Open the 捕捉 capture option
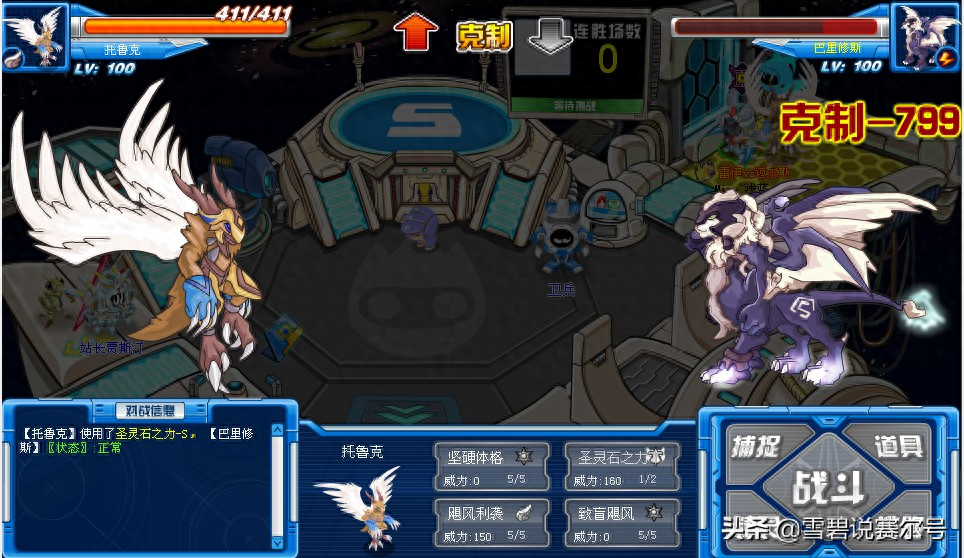 (756, 446)
